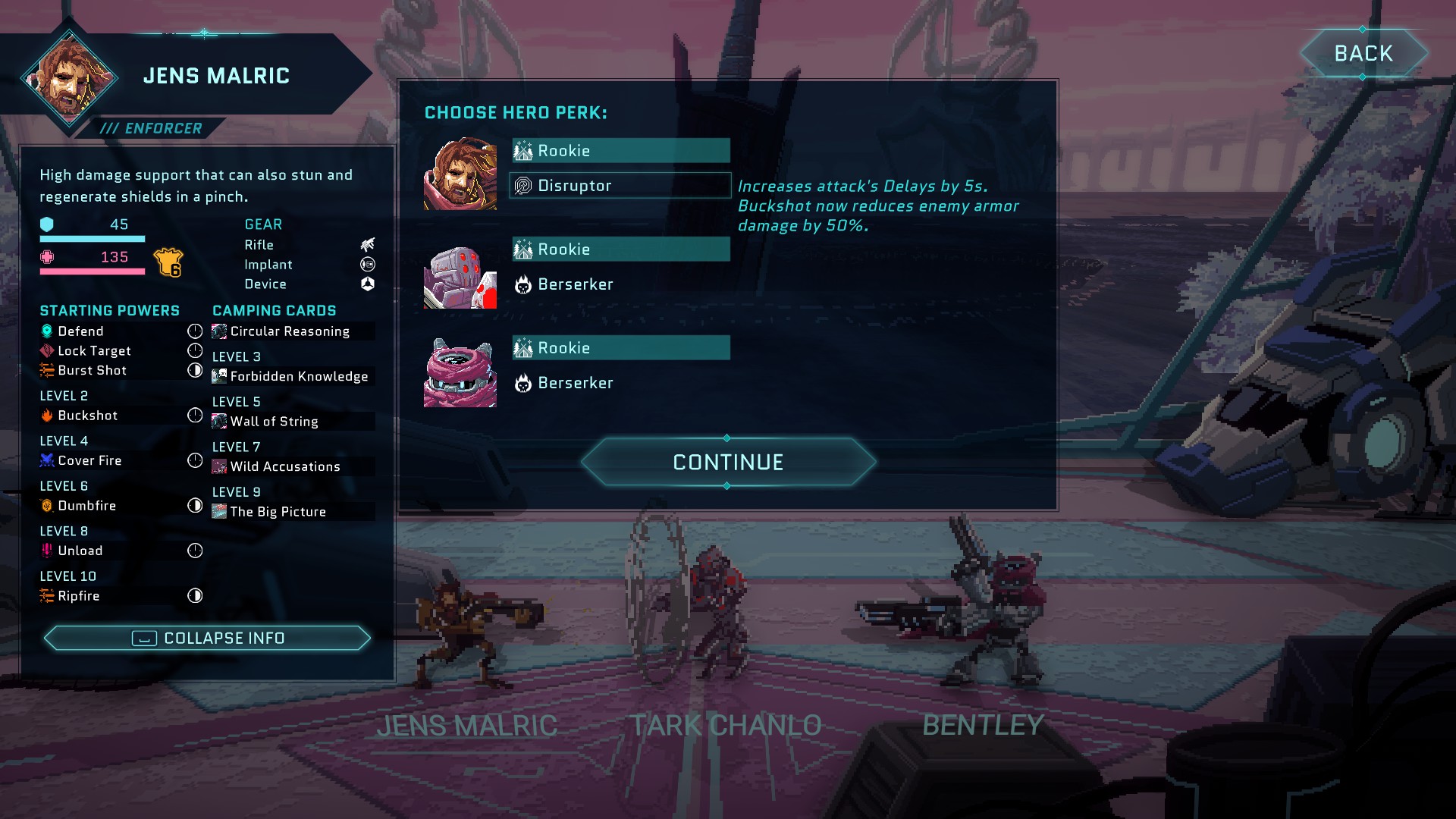Go back using the BACK button

pos(1363,54)
